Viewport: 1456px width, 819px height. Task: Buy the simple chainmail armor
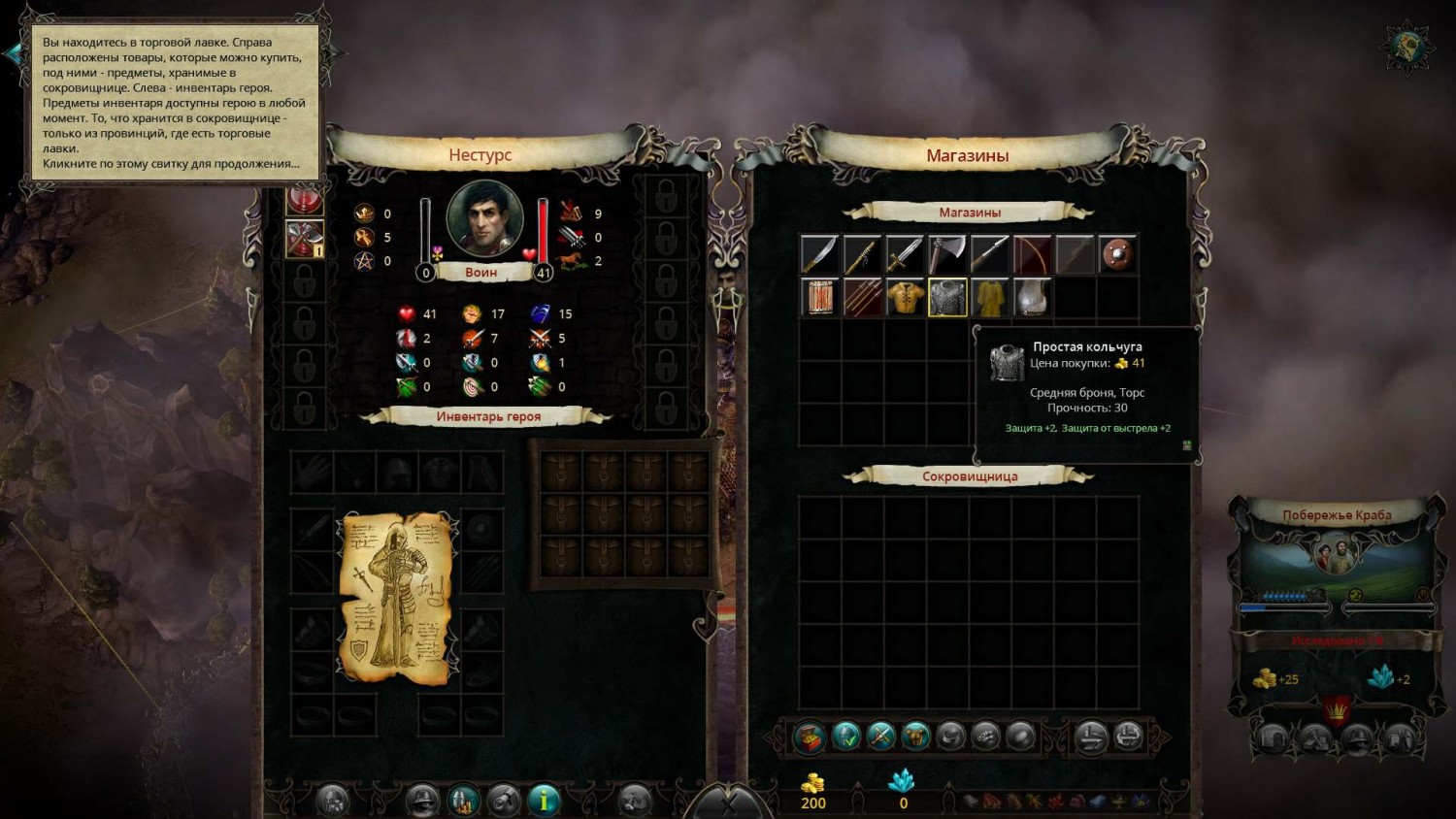click(947, 297)
